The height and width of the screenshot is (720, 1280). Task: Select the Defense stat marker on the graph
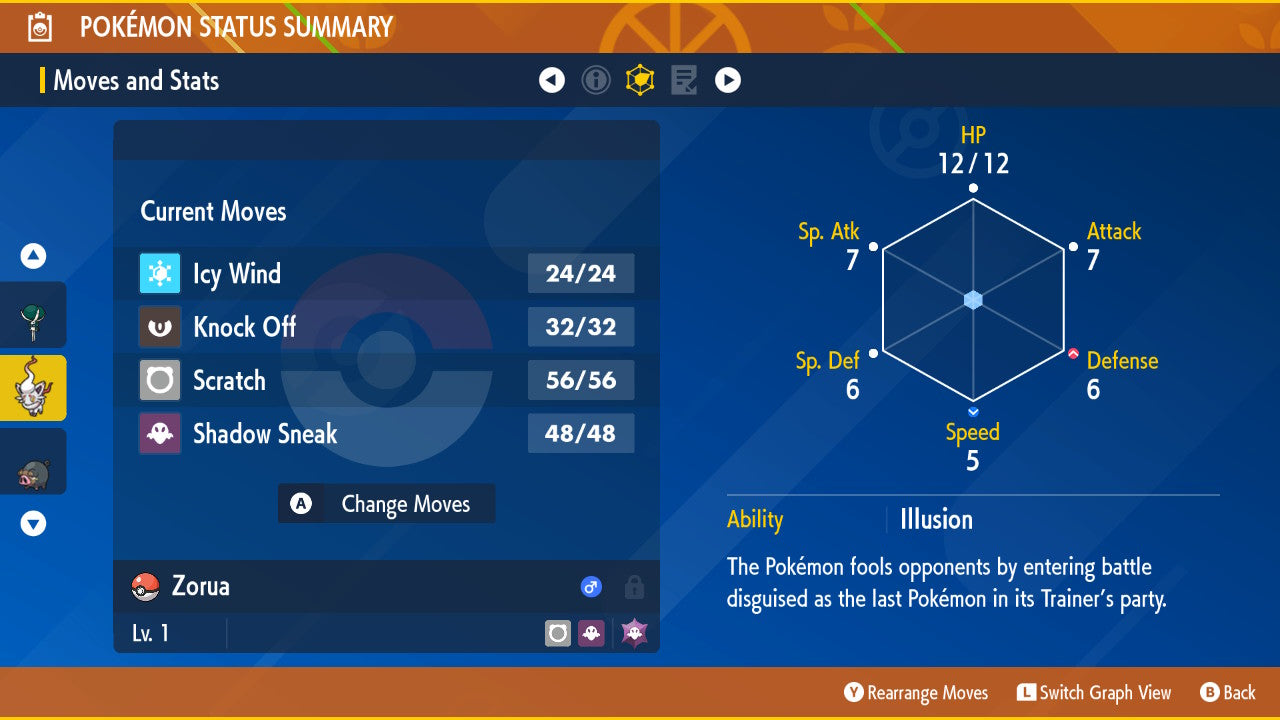1074,352
